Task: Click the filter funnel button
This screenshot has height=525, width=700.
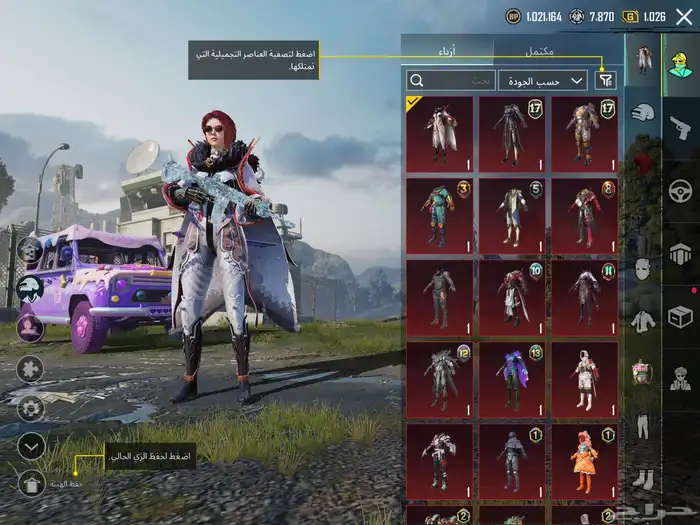Action: 605,81
